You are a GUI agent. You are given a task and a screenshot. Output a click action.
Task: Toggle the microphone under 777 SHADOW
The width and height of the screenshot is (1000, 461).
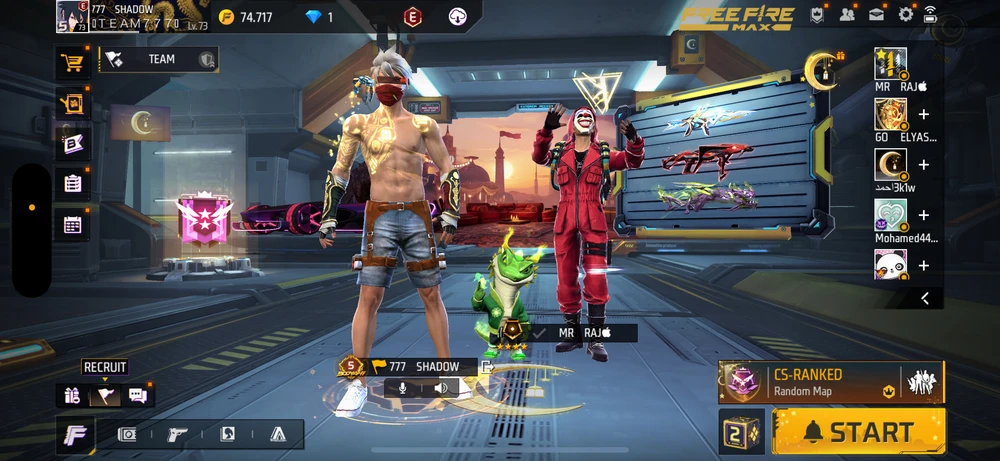pos(403,388)
